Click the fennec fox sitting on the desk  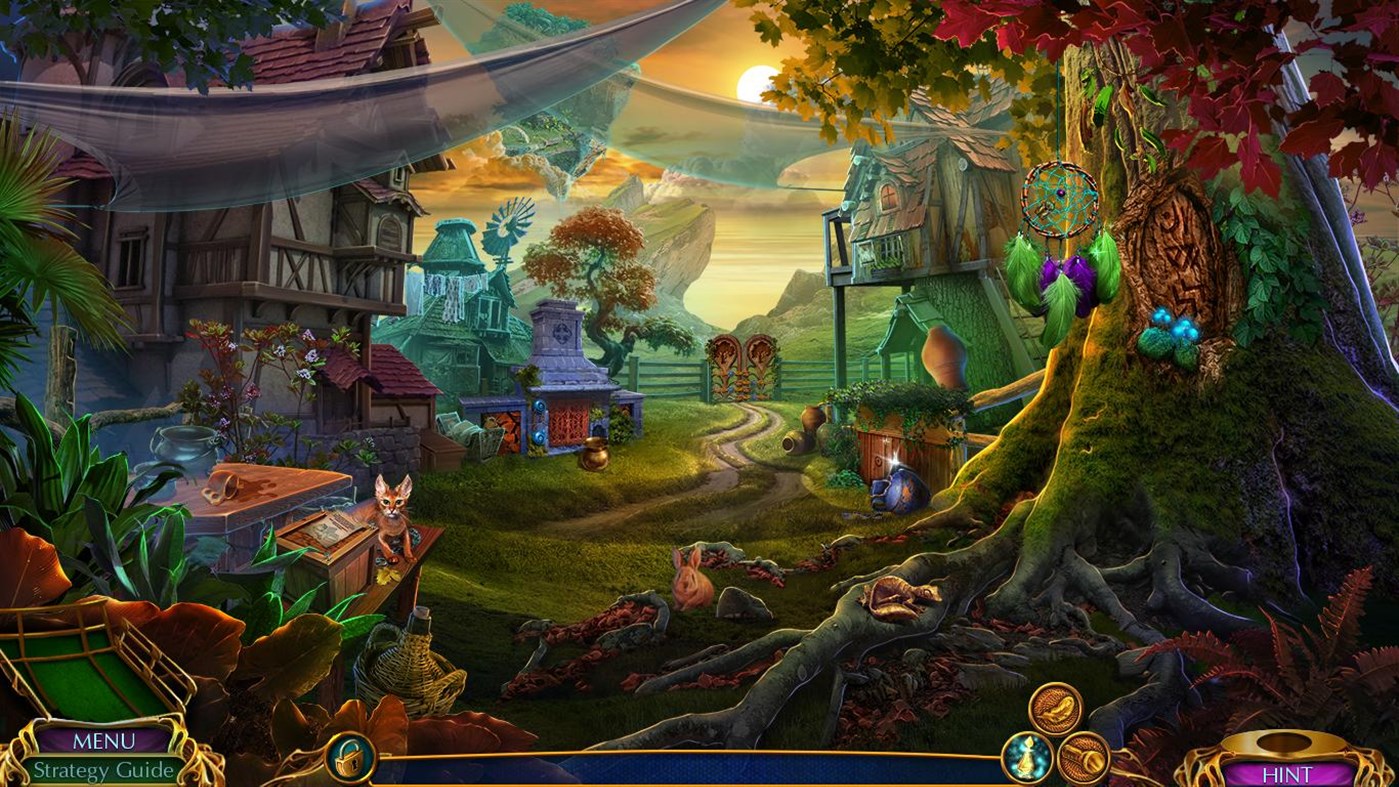390,510
